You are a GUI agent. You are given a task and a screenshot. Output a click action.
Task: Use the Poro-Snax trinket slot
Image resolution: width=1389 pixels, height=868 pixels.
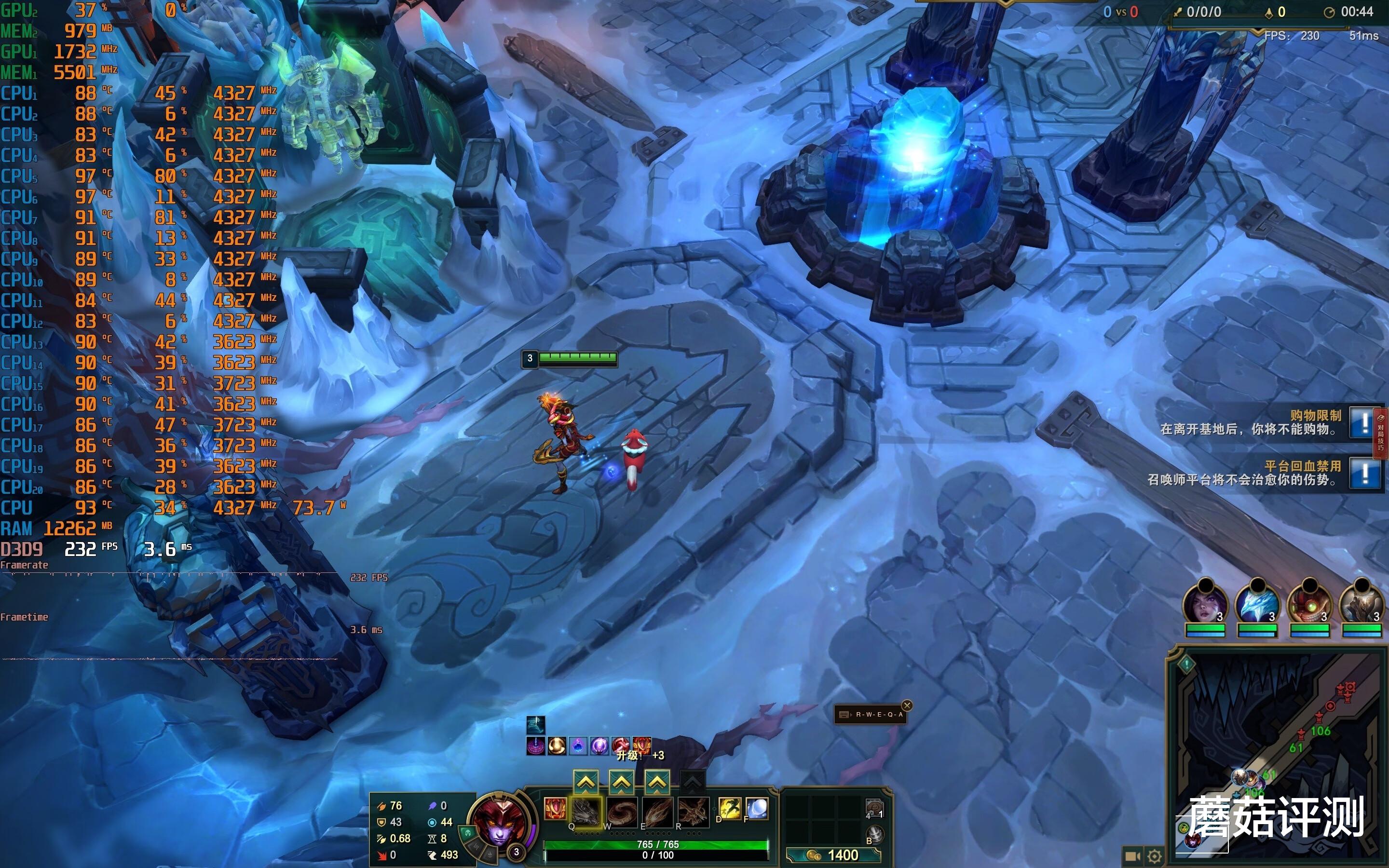point(874,808)
